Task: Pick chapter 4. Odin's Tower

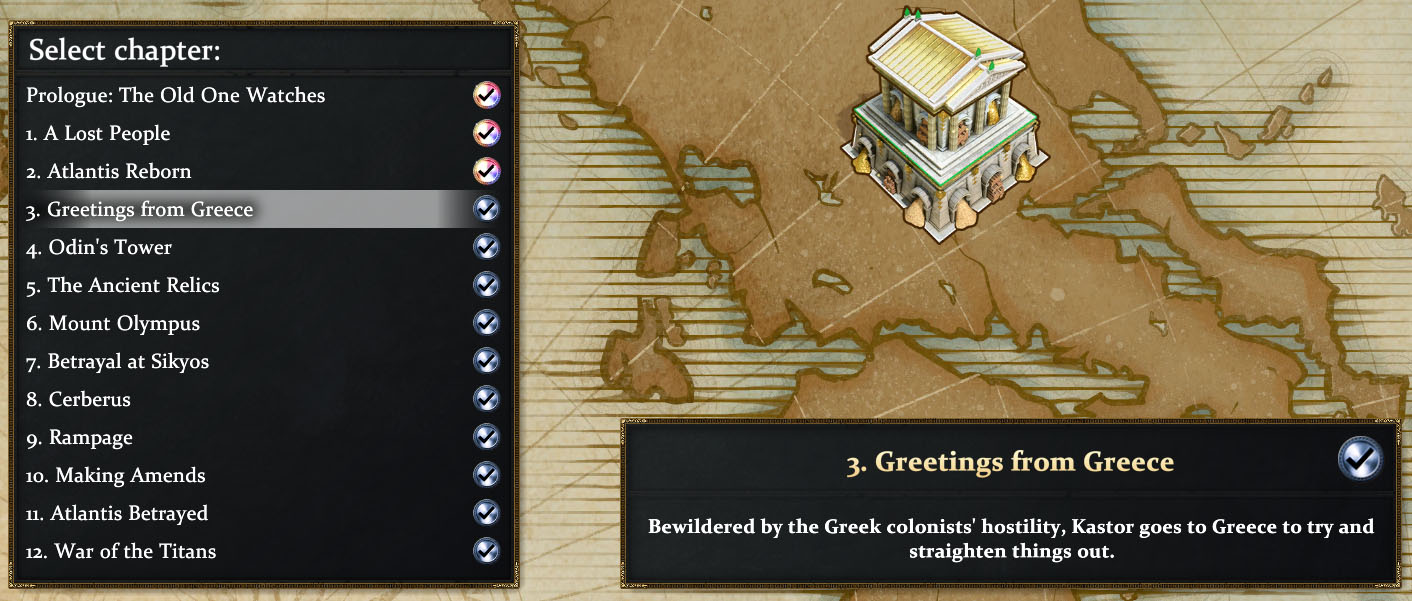Action: pyautogui.click(x=99, y=248)
